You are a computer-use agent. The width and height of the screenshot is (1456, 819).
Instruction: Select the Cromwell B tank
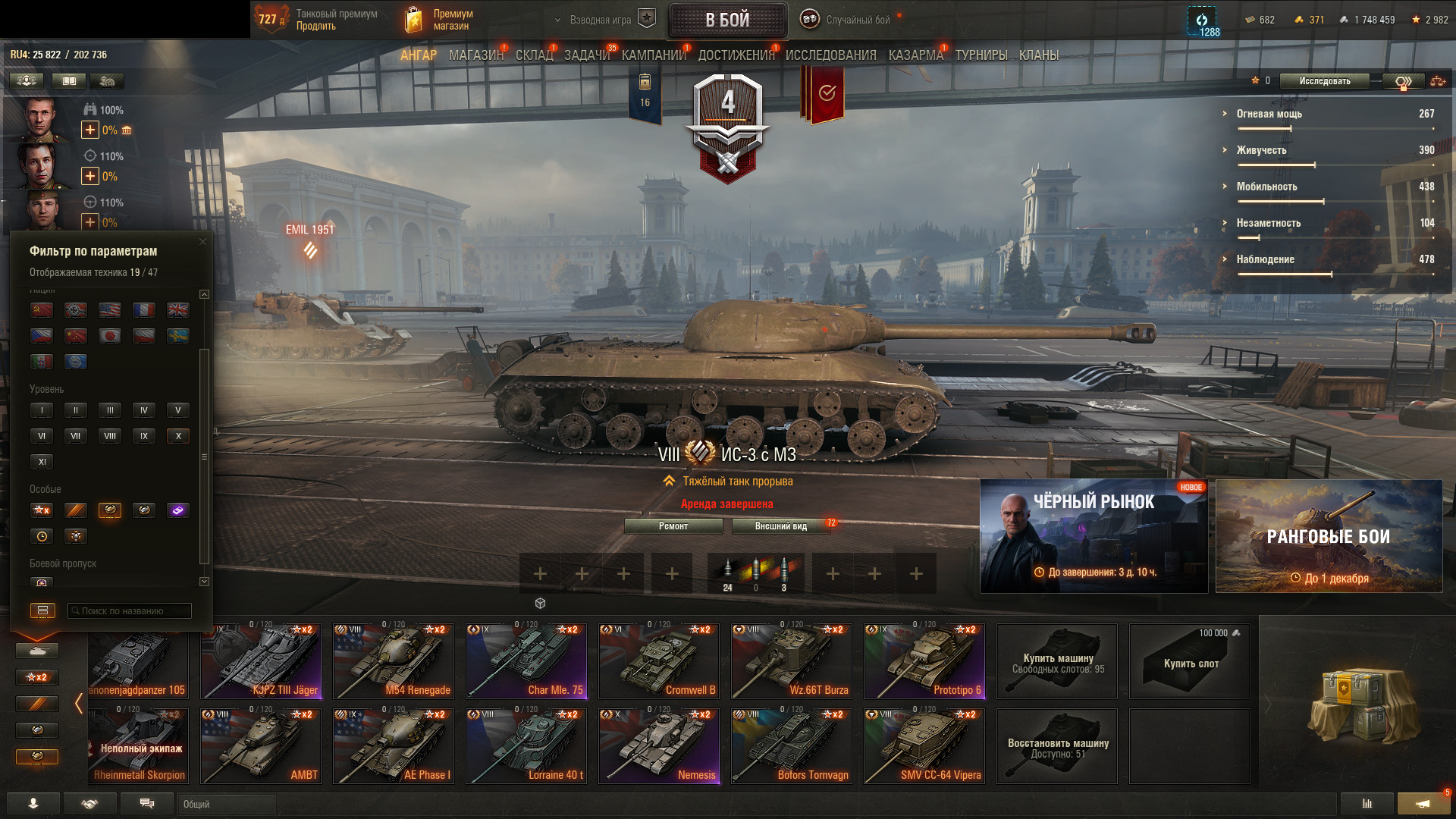click(x=658, y=661)
